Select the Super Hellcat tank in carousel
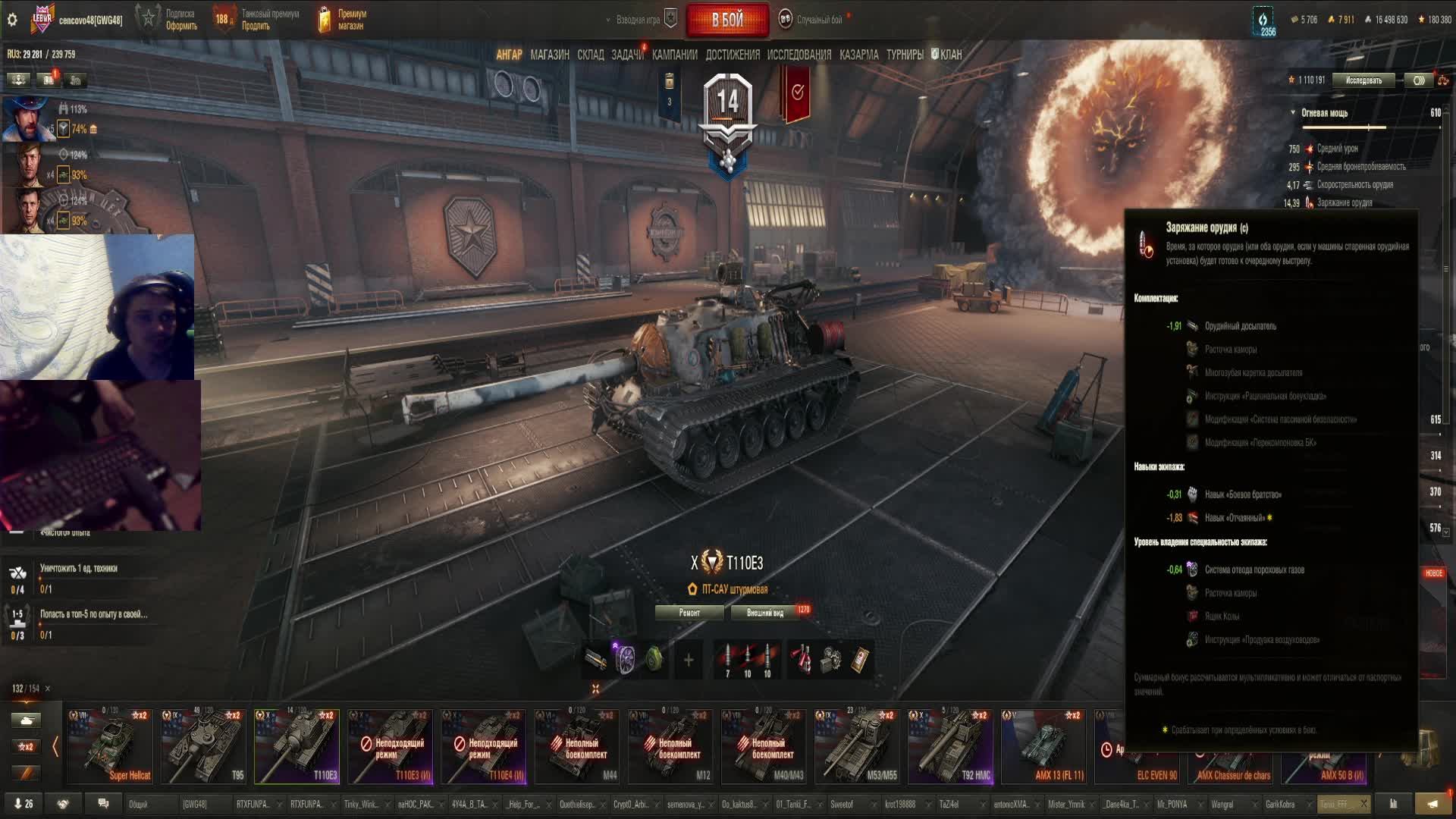The height and width of the screenshot is (819, 1456). 110,746
